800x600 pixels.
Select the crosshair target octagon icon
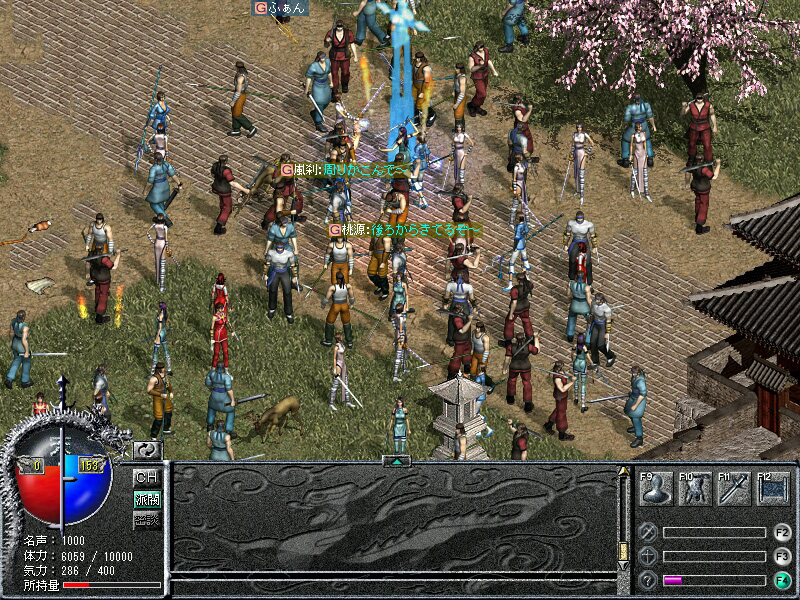point(649,556)
